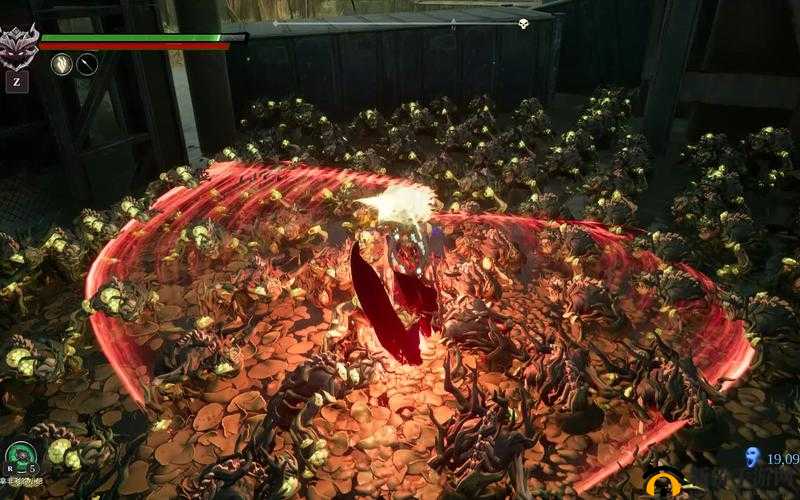The height and width of the screenshot is (500, 800).
Task: Select the blade status icon
Action: (87, 64)
